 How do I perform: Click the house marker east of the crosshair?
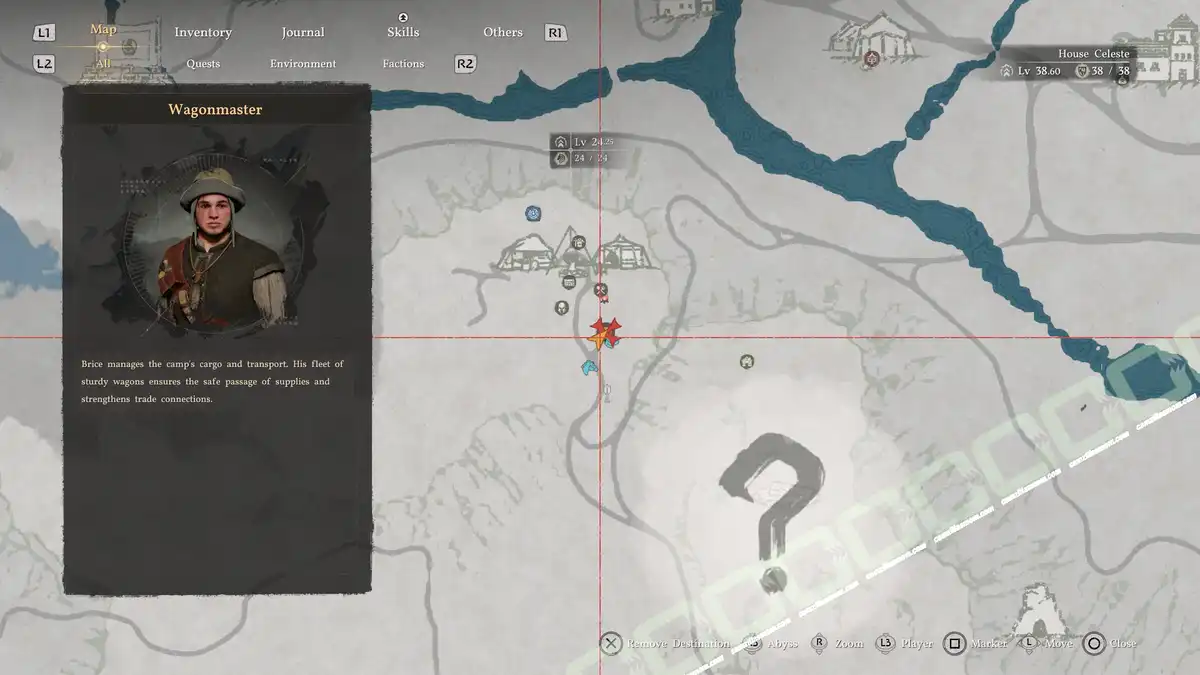(746, 361)
